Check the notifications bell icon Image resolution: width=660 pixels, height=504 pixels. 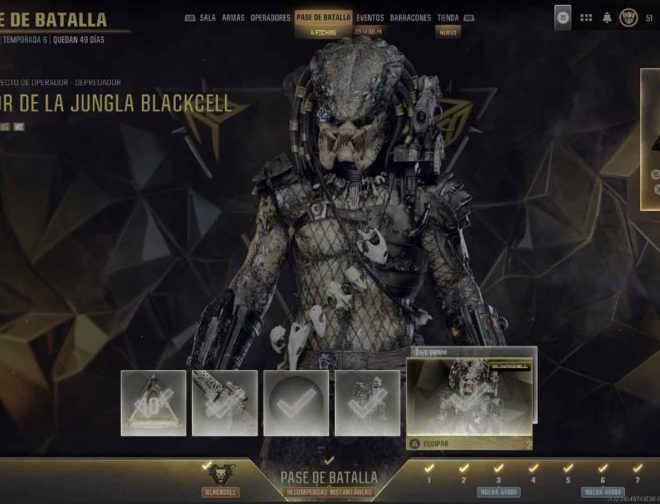[606, 17]
